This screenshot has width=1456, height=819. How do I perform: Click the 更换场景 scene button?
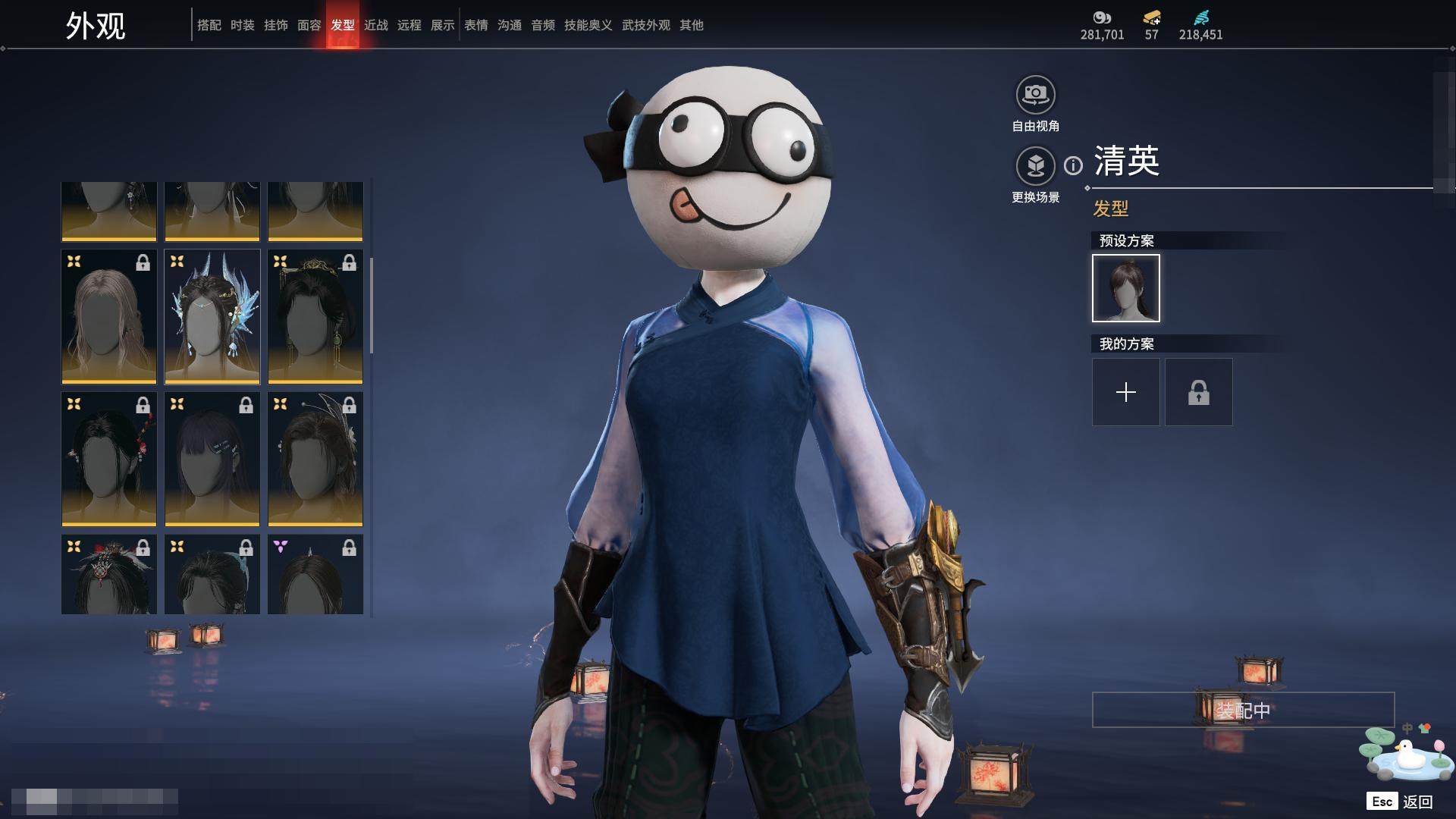click(1035, 166)
